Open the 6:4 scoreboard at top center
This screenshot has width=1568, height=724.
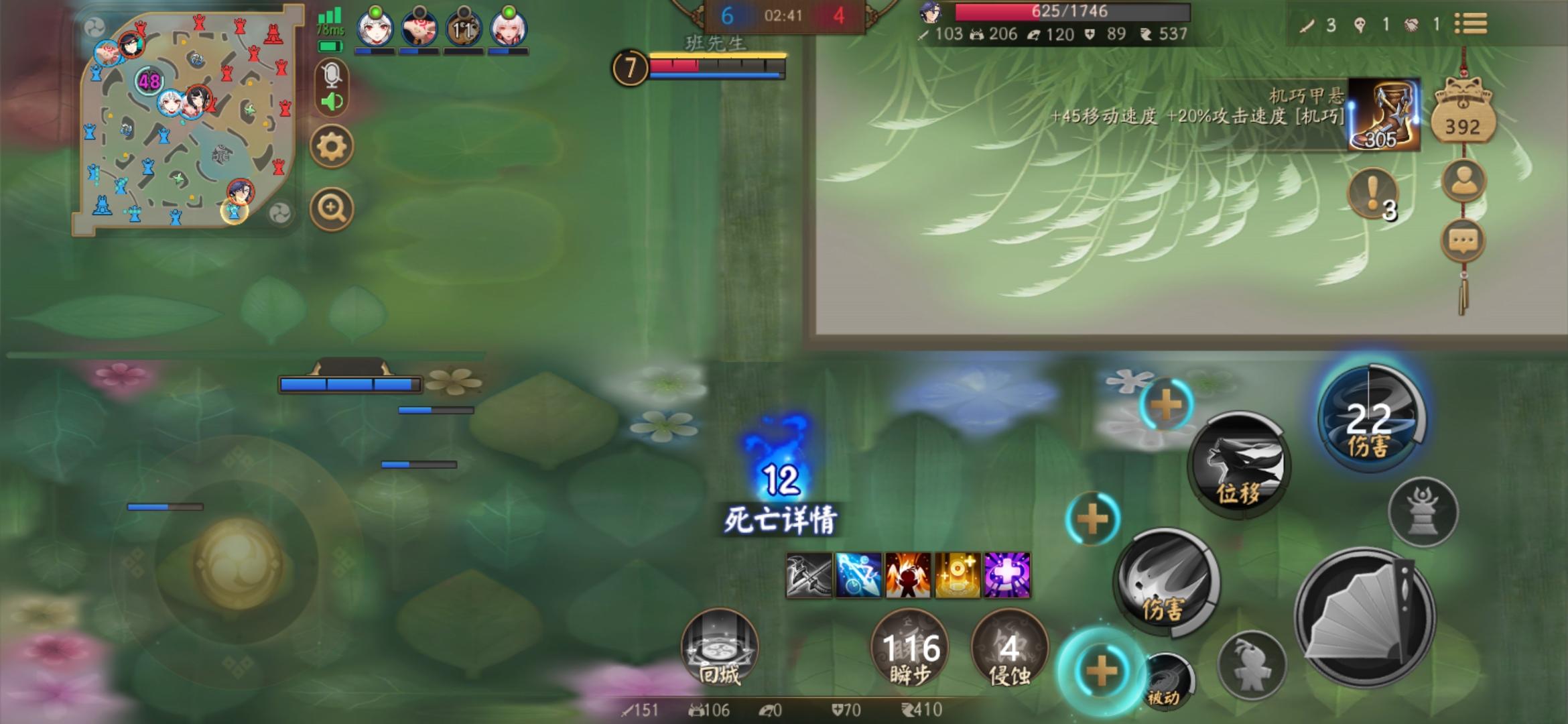tap(782, 15)
